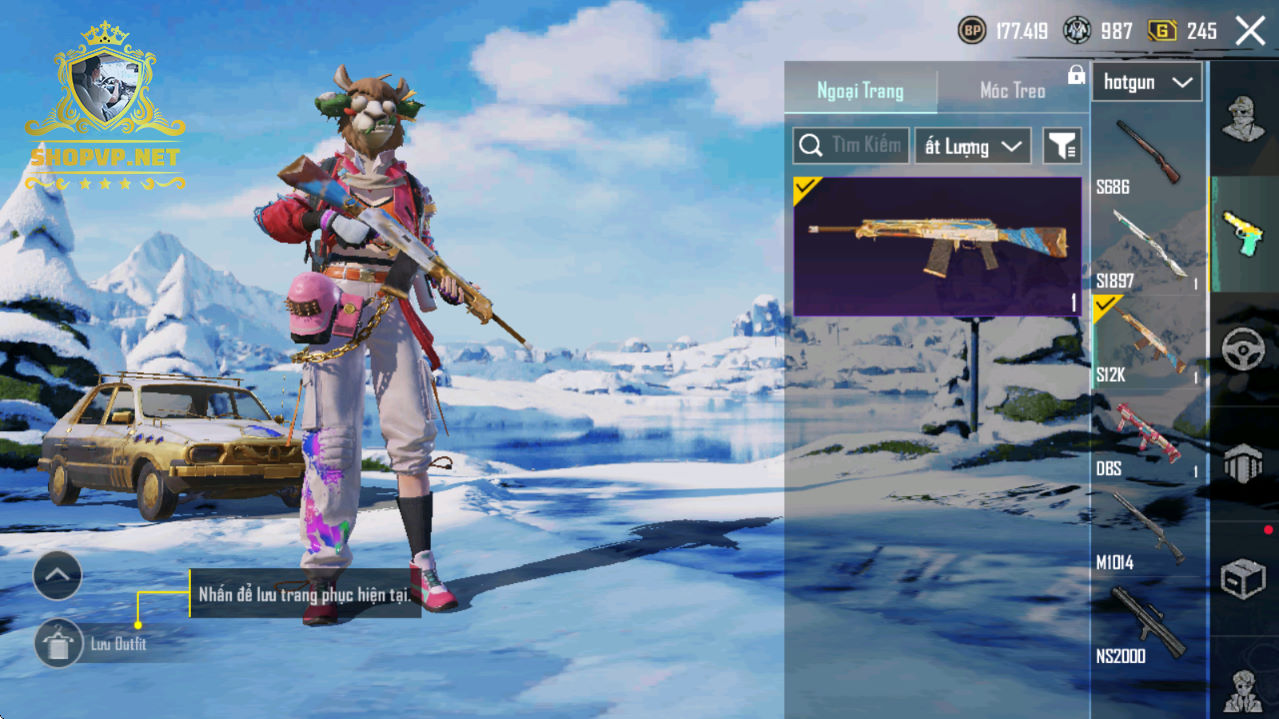Open the Móc Treo tab
Image resolution: width=1279 pixels, height=719 pixels.
[1012, 91]
